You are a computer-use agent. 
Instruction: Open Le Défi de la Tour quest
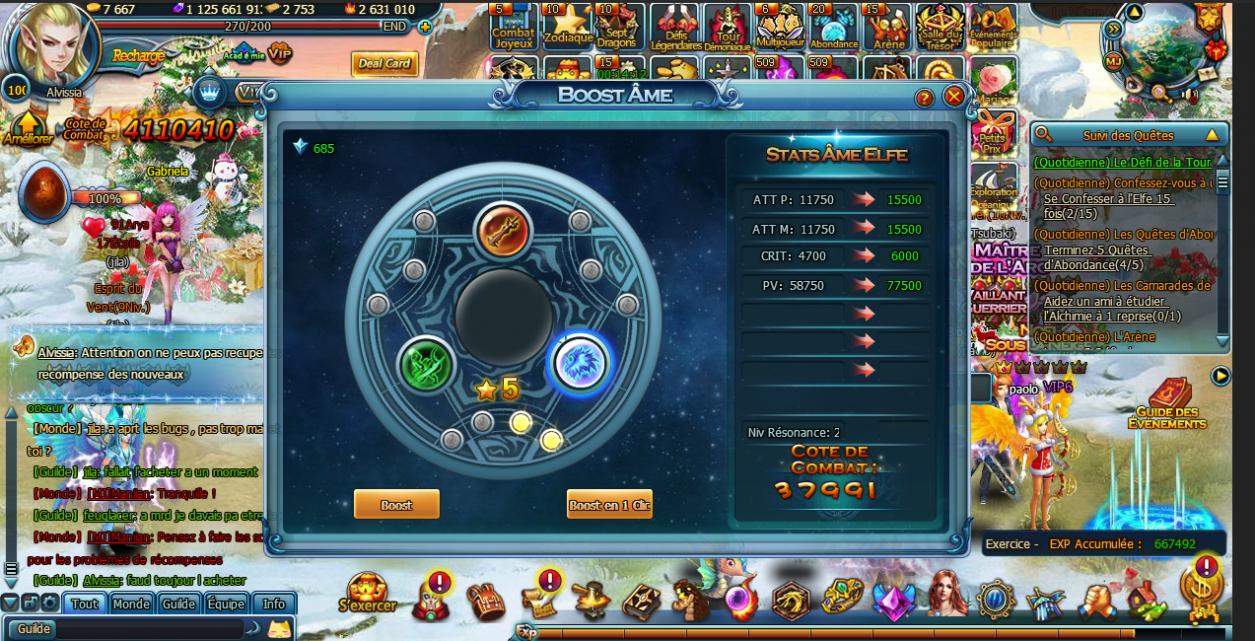[1122, 162]
